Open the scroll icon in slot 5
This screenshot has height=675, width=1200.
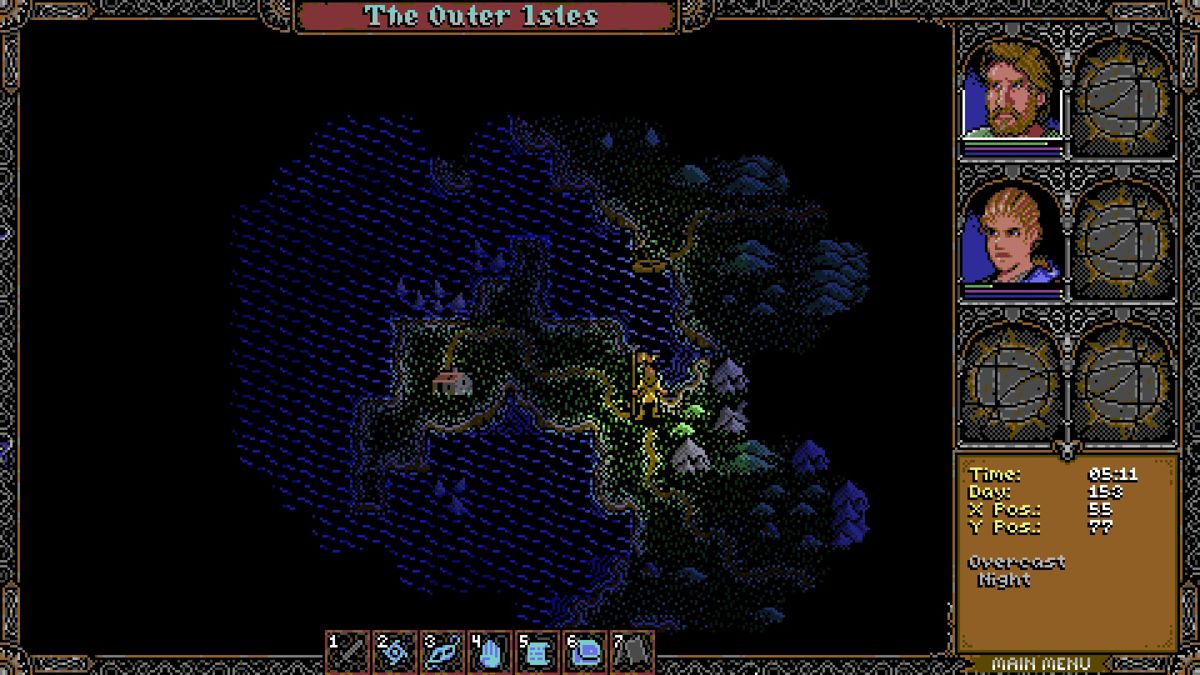coord(537,652)
